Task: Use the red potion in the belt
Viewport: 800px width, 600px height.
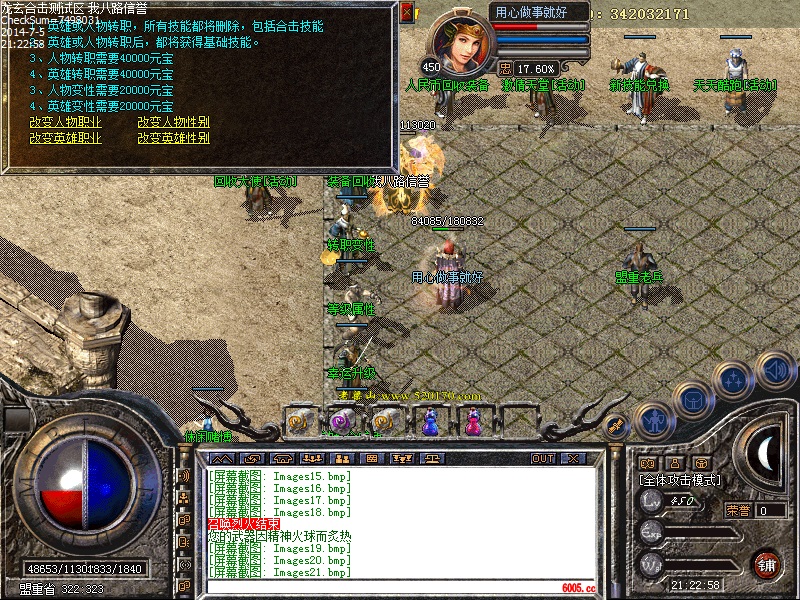Action: 472,423
